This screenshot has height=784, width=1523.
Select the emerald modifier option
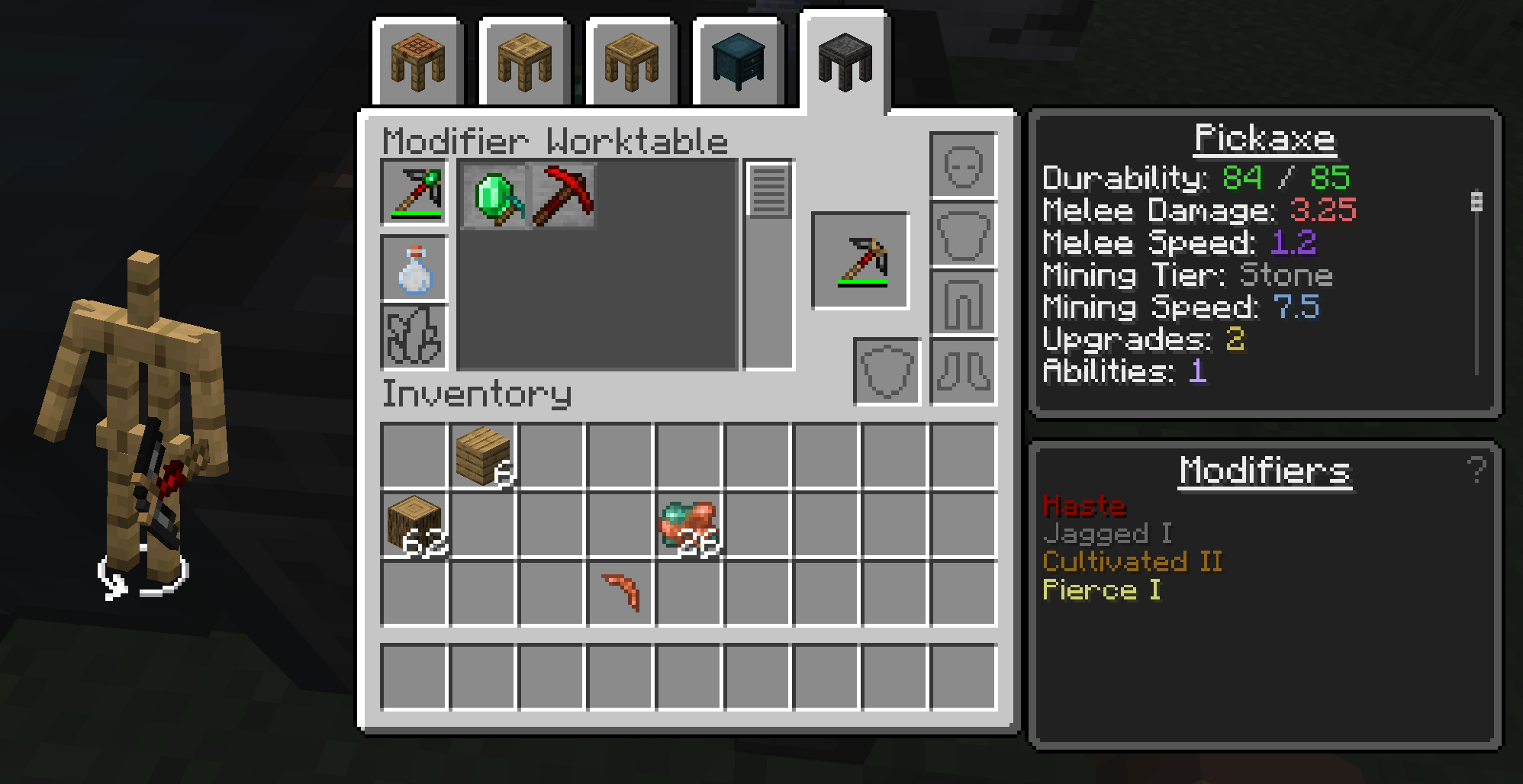pos(496,197)
